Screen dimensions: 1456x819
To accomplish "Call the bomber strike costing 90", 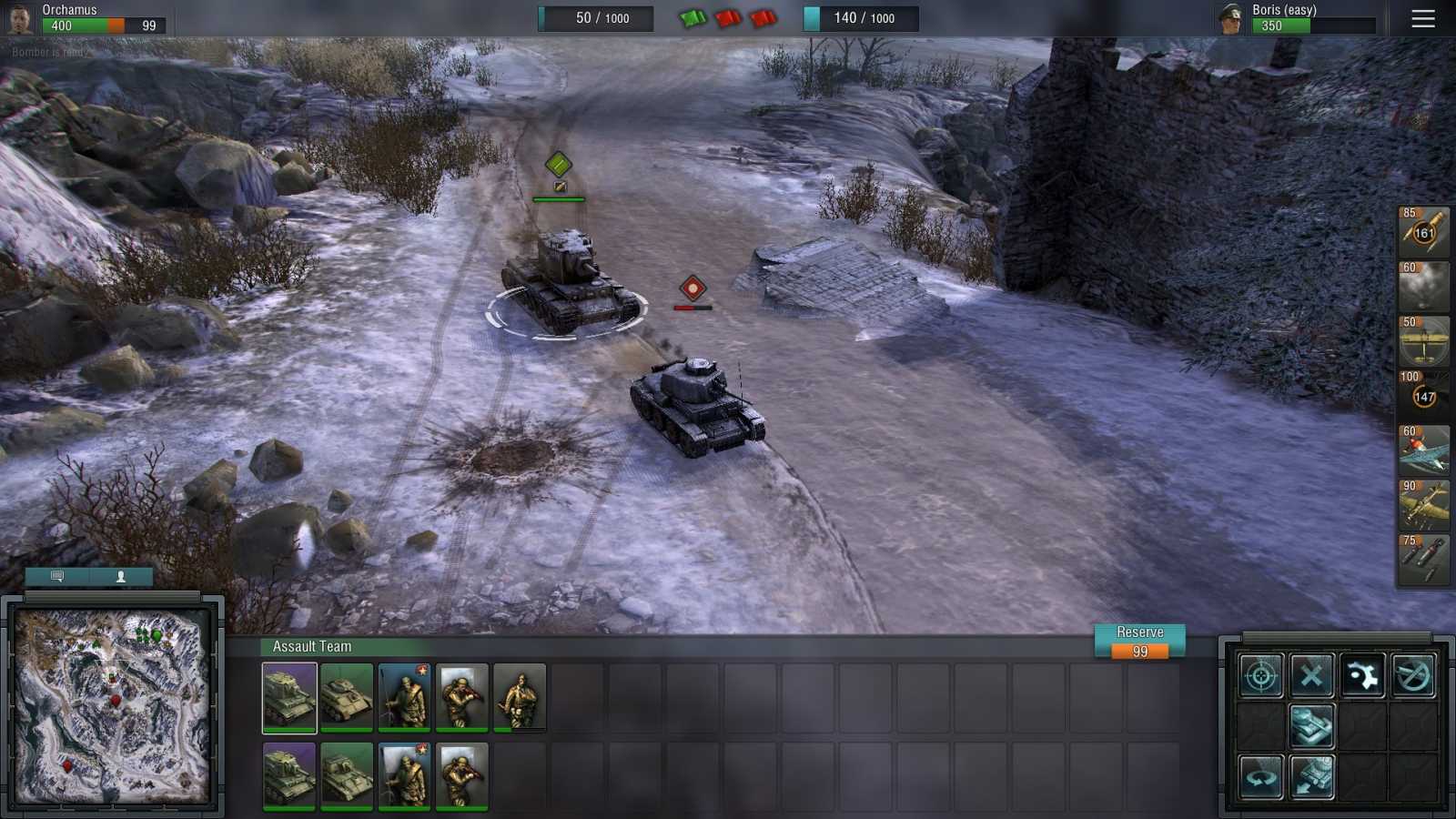I will pos(1422,504).
